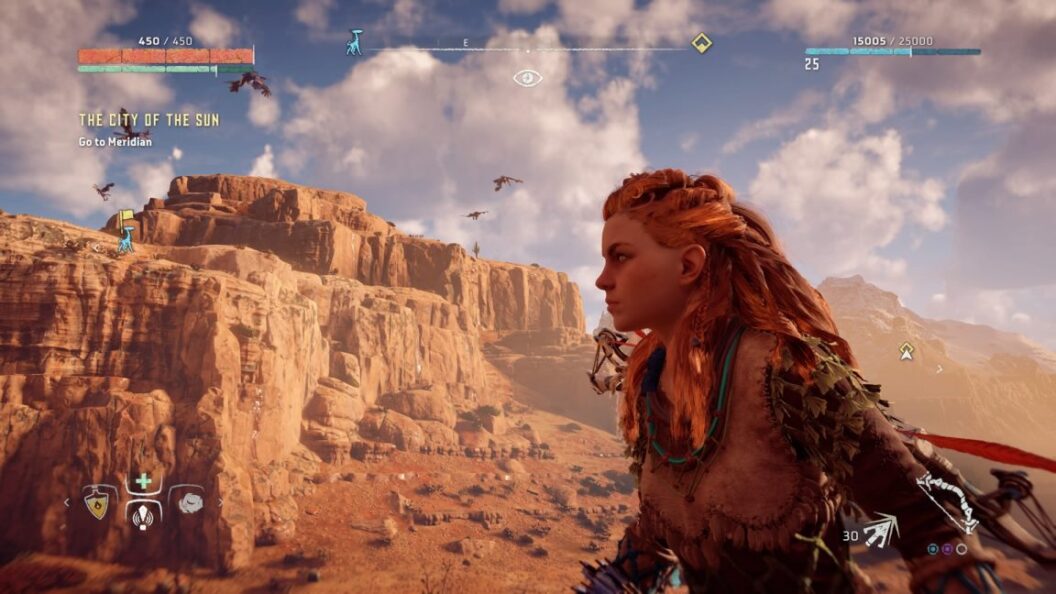Click the arrow ammo type icon
This screenshot has height=594, width=1056.
click(x=880, y=531)
